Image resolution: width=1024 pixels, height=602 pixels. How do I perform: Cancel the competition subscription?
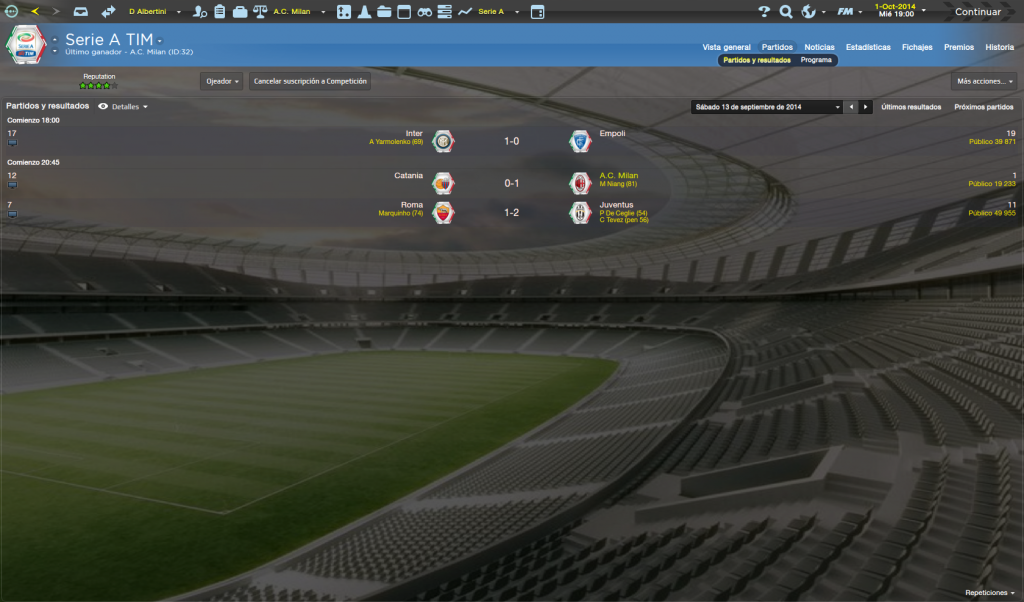[x=310, y=81]
